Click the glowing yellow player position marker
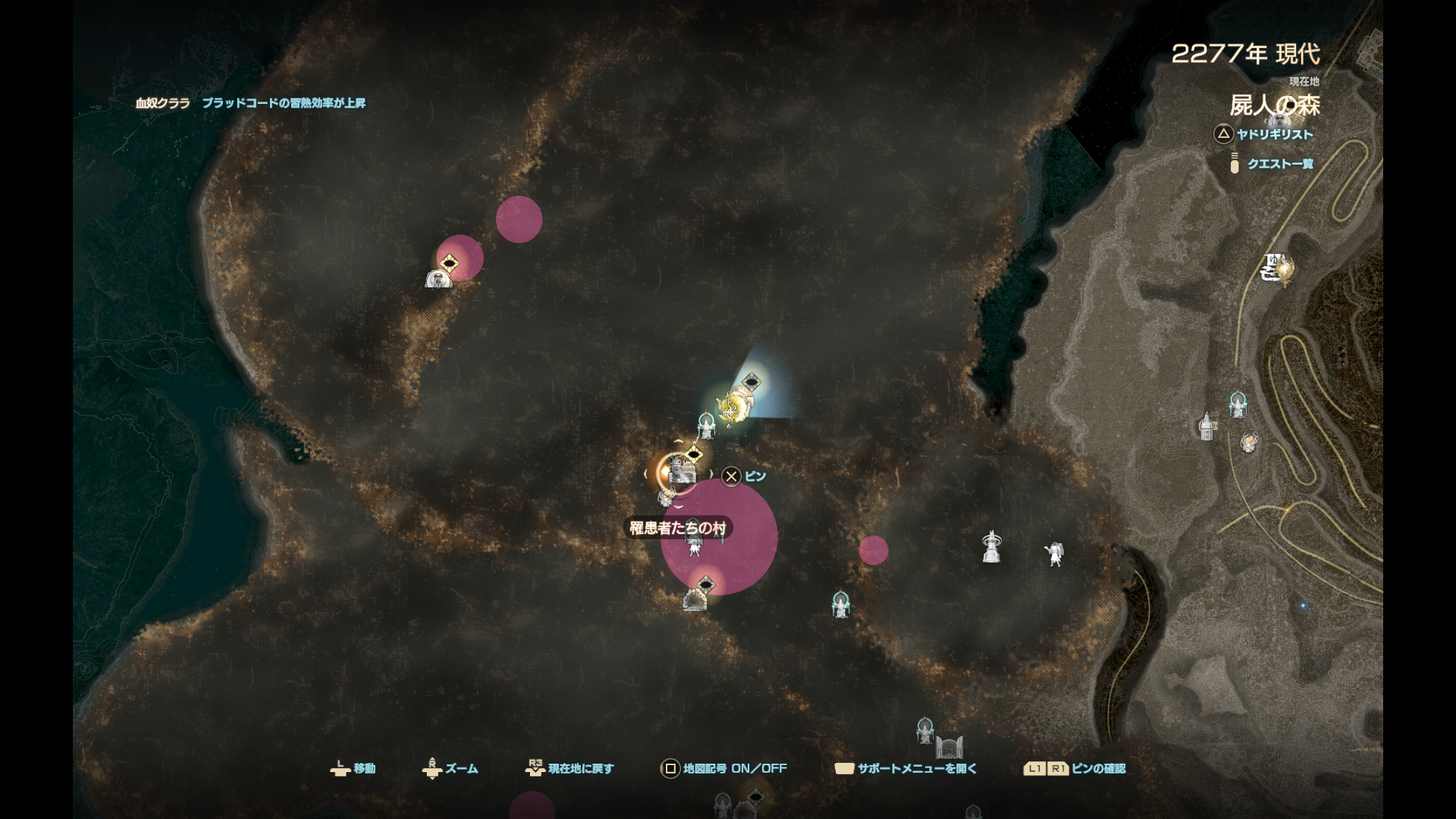This screenshot has height=819, width=1456. [x=734, y=404]
